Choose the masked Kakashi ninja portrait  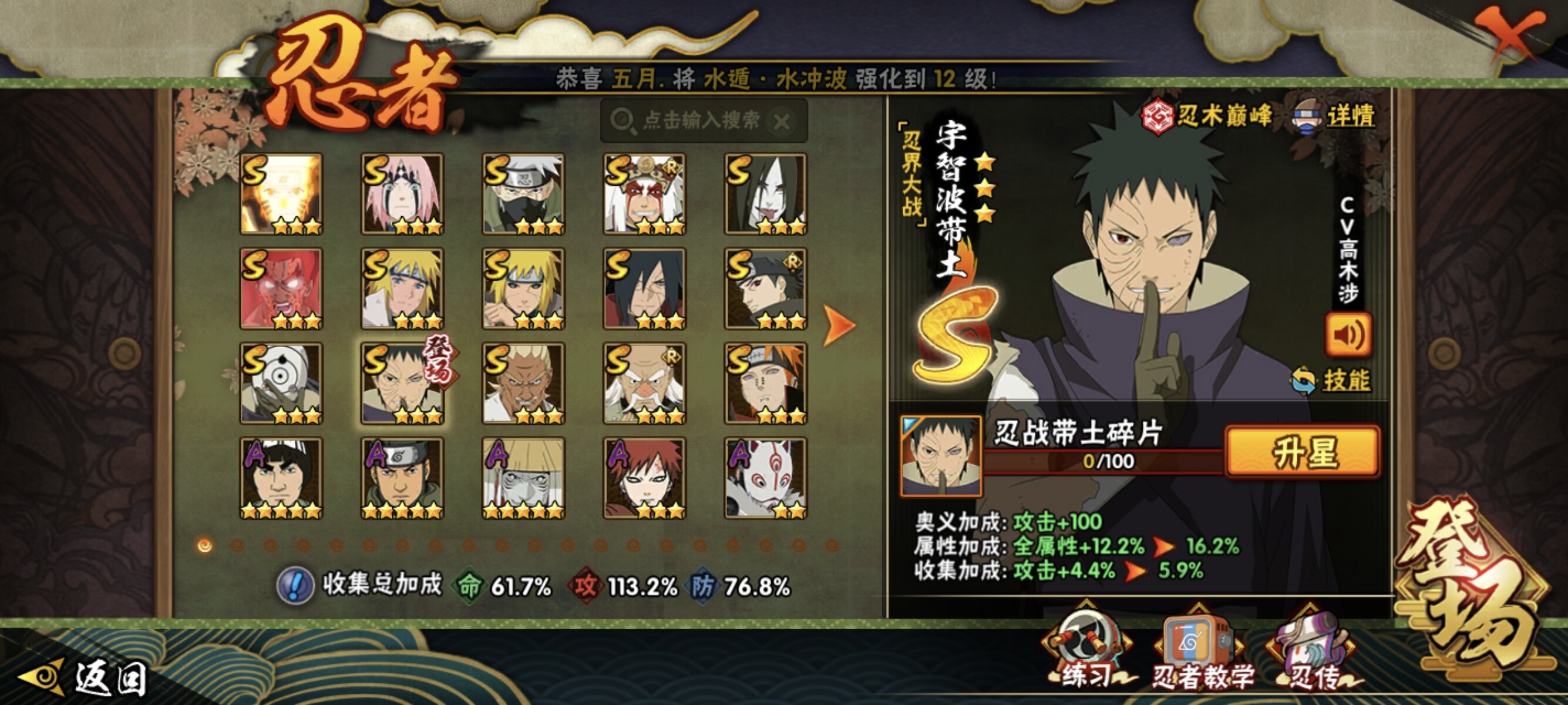click(x=523, y=194)
